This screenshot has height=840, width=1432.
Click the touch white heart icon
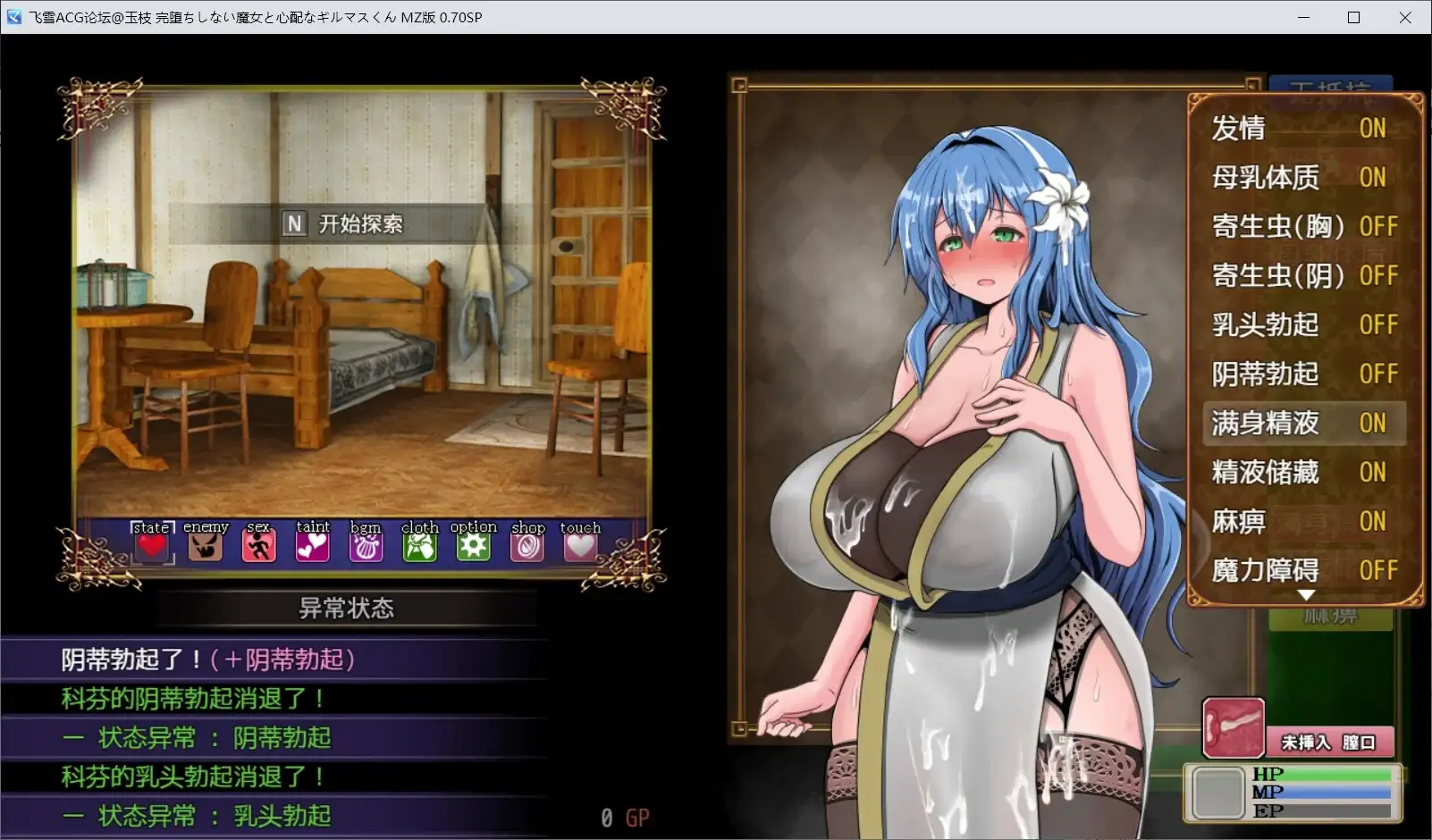coord(580,543)
